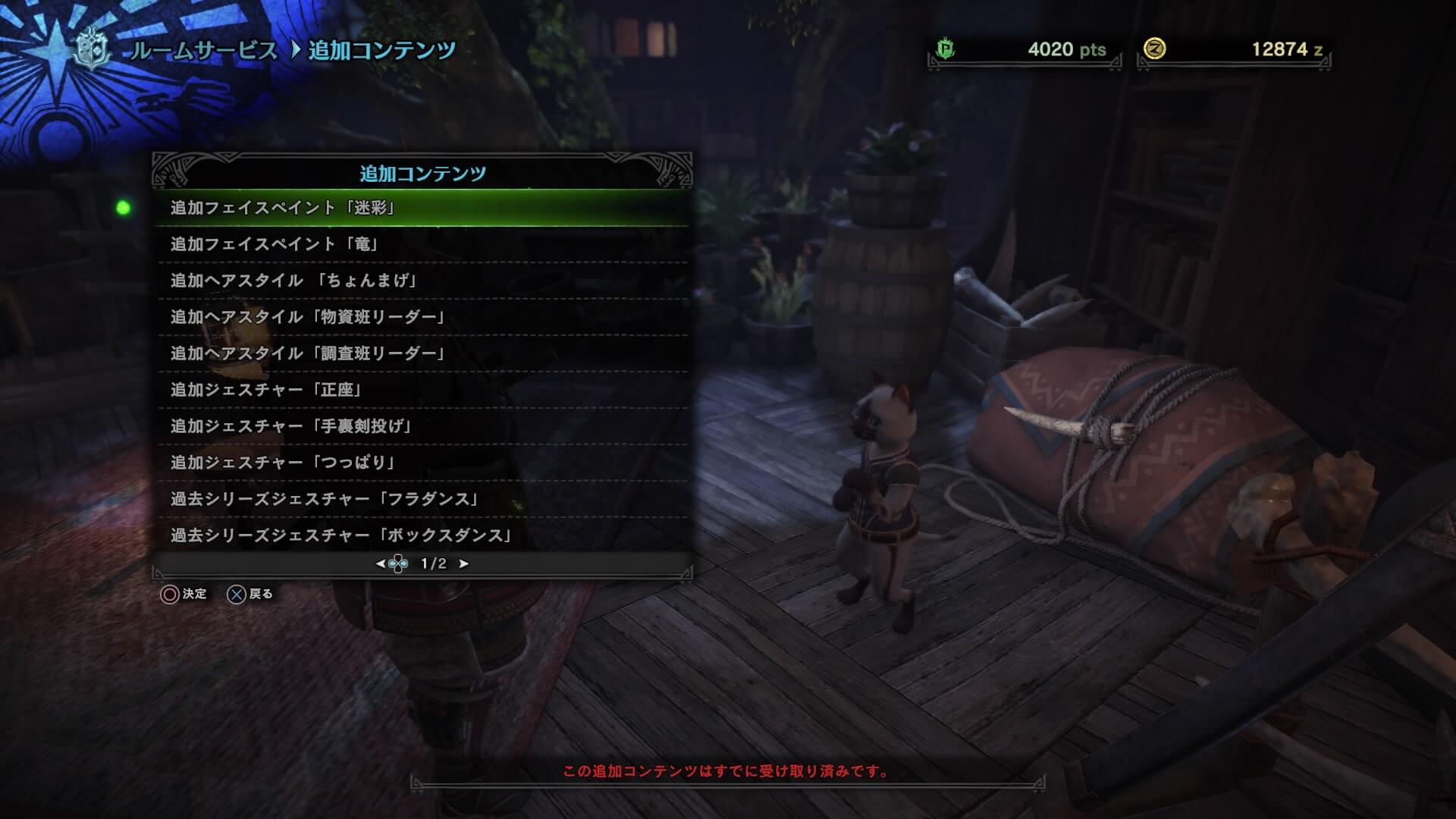
Task: Select gesture 「つっぱり」 row
Action: pos(422,463)
